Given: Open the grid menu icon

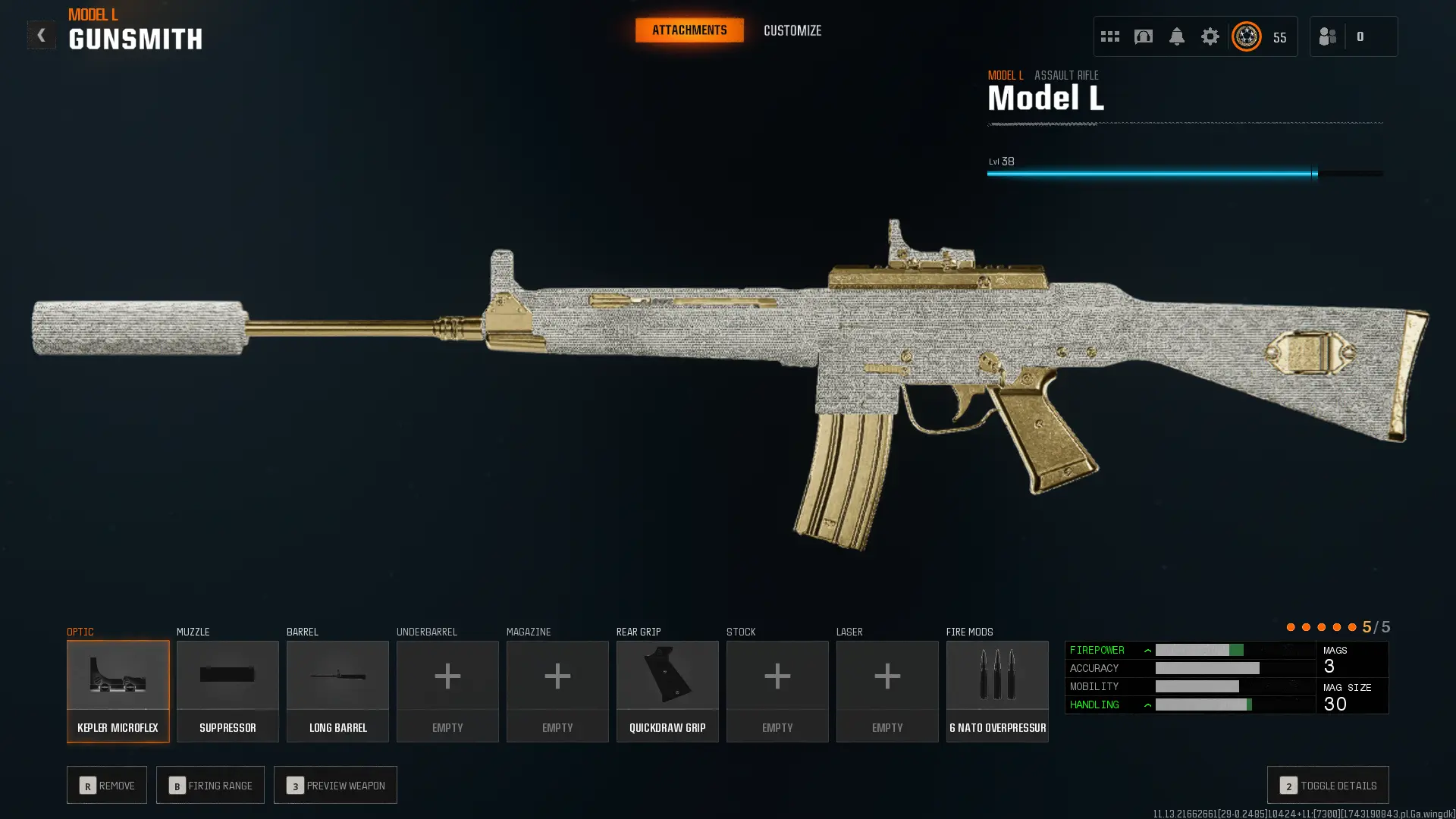Looking at the screenshot, I should click(x=1109, y=36).
